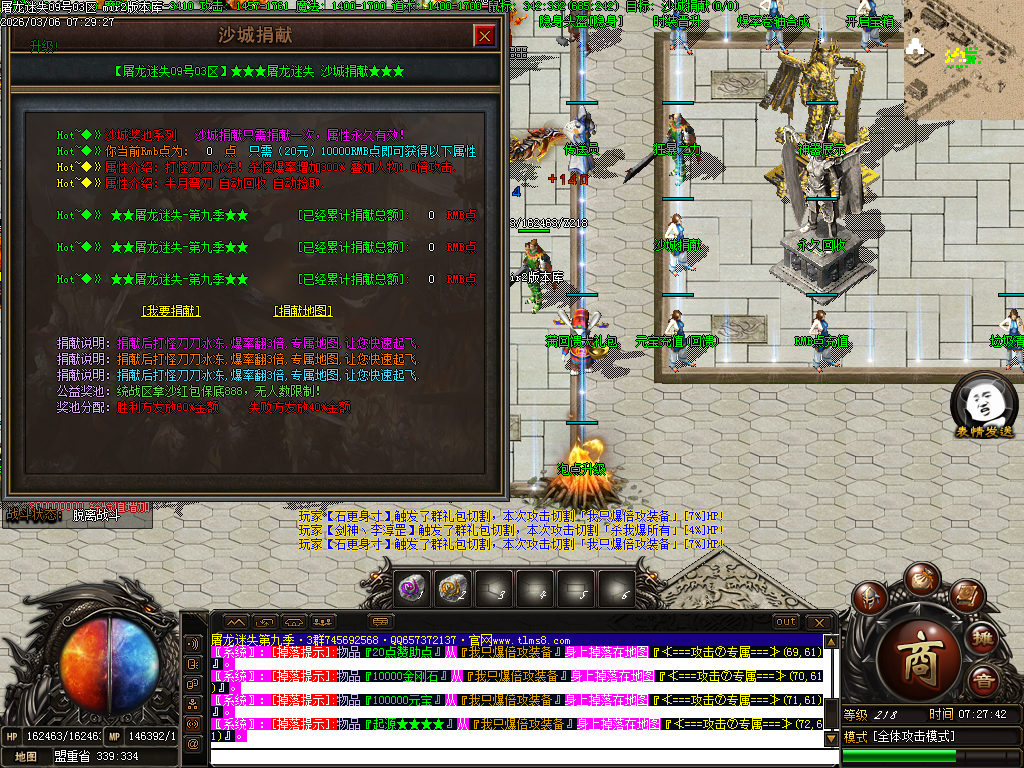Toggle sound with the 音 button

(985, 680)
